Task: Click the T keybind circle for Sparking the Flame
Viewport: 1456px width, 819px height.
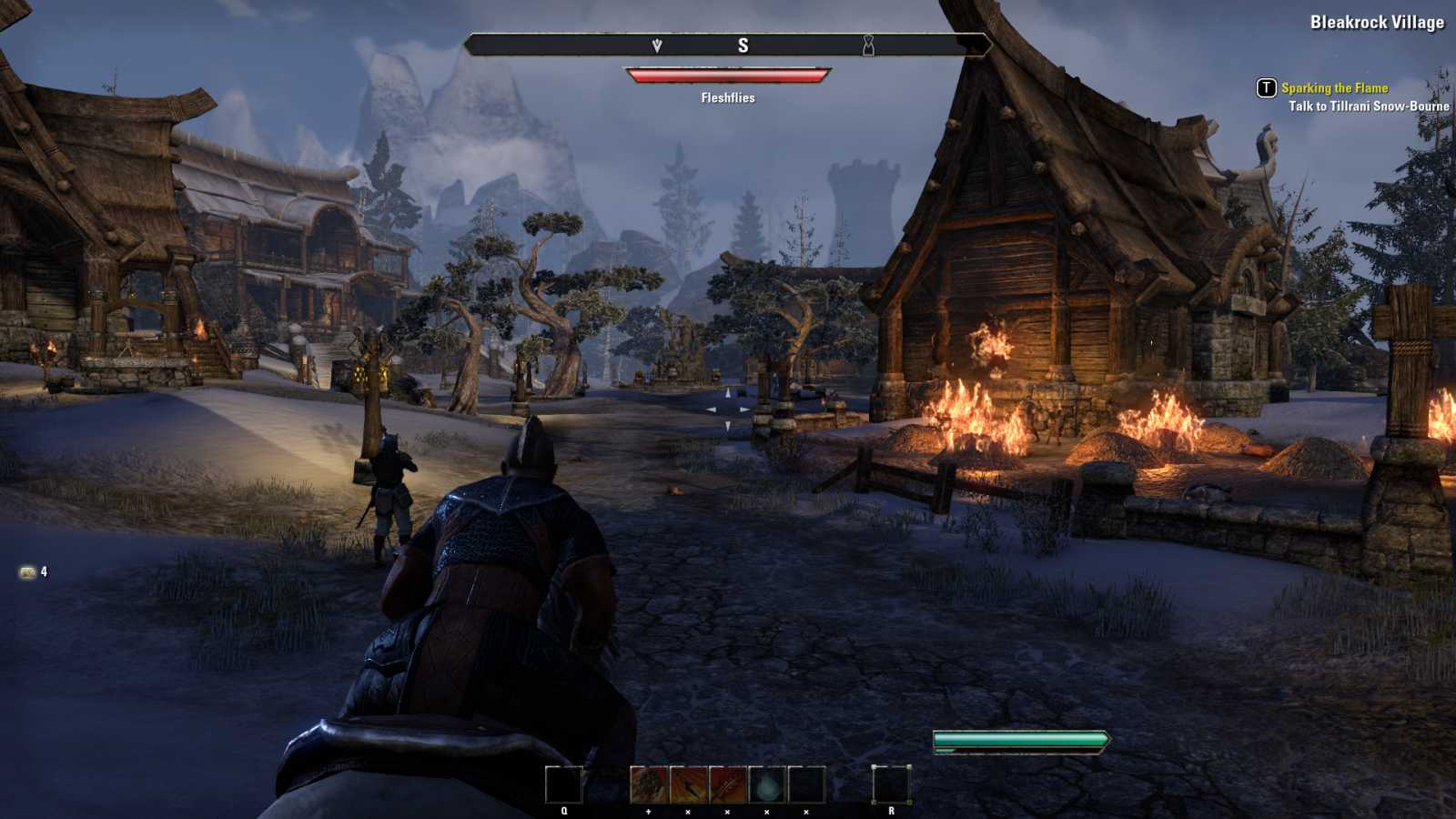Action: click(1267, 88)
